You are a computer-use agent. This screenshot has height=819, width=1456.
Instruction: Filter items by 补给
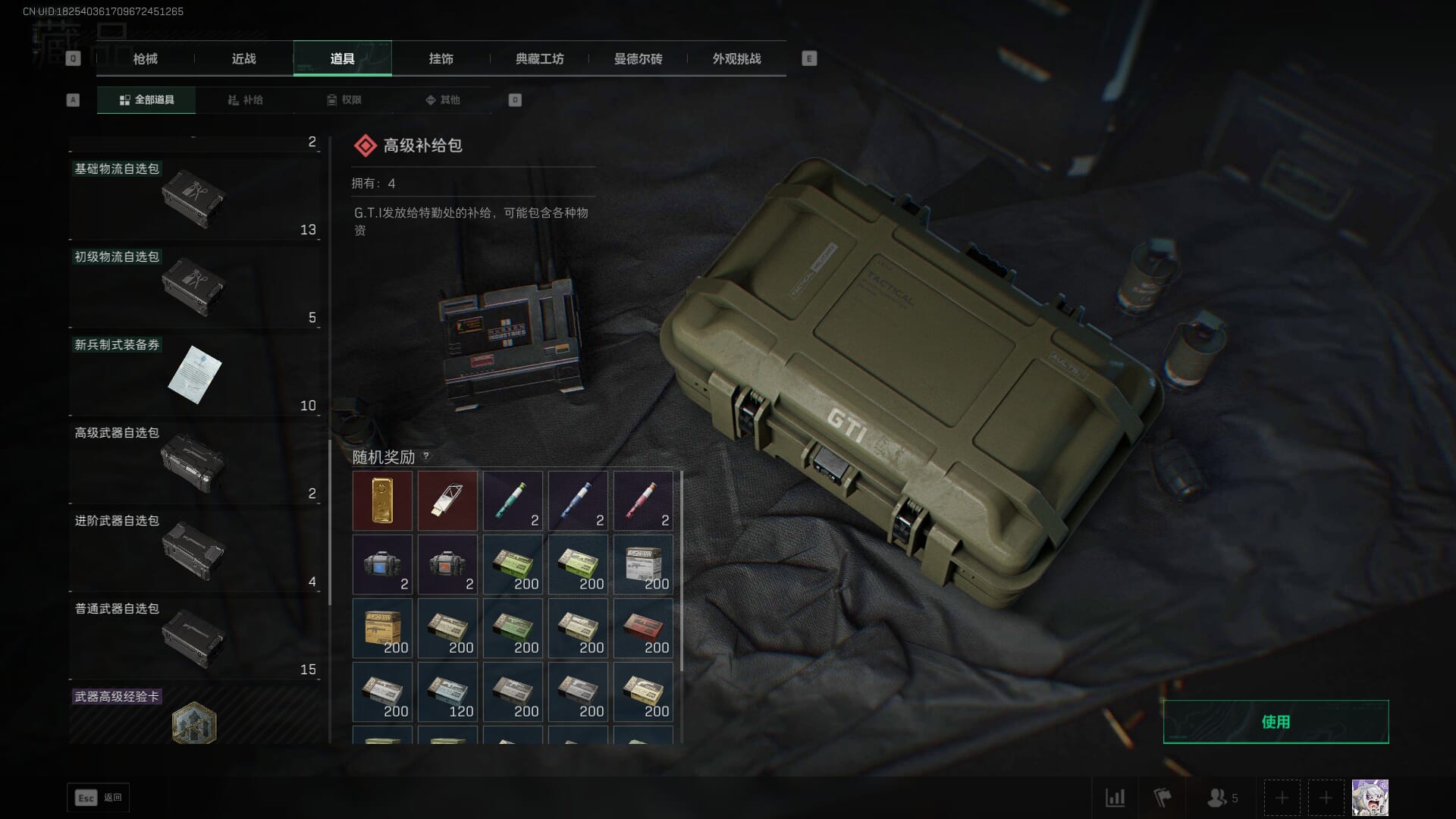pos(245,100)
